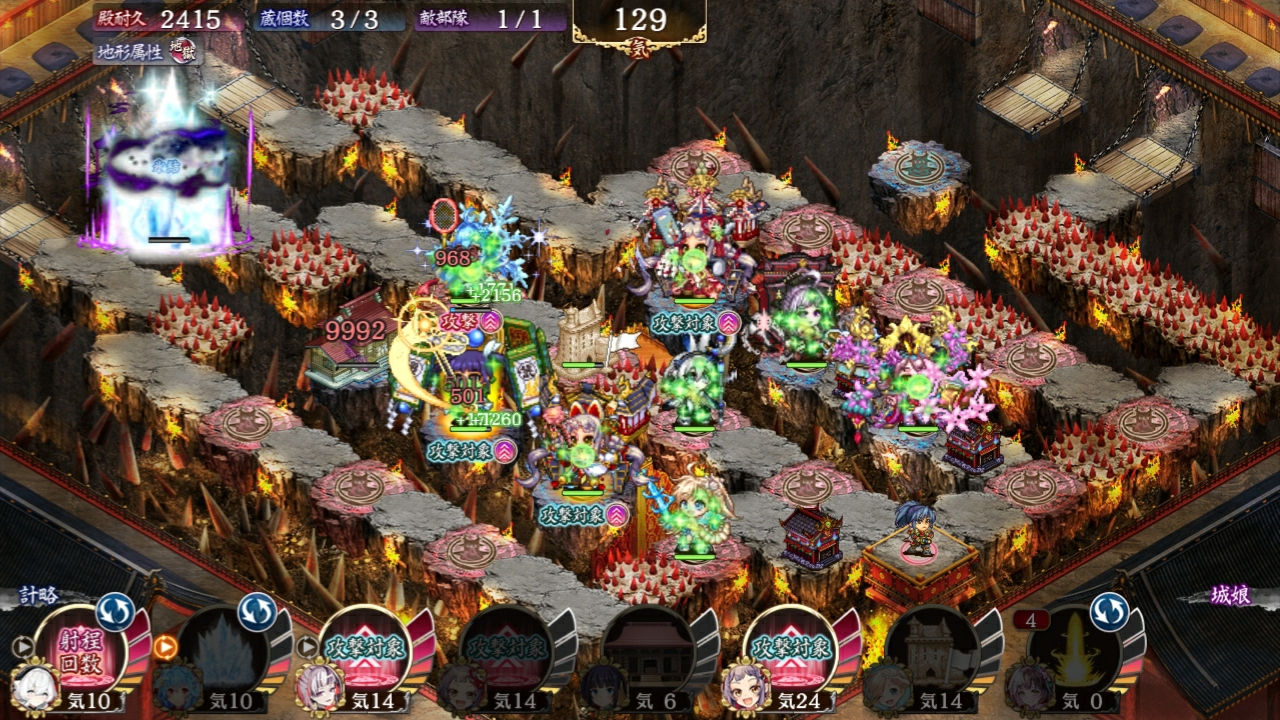This screenshot has height=720, width=1280.
Task: Select the ice crystal stratagem slot
Action: 222,650
